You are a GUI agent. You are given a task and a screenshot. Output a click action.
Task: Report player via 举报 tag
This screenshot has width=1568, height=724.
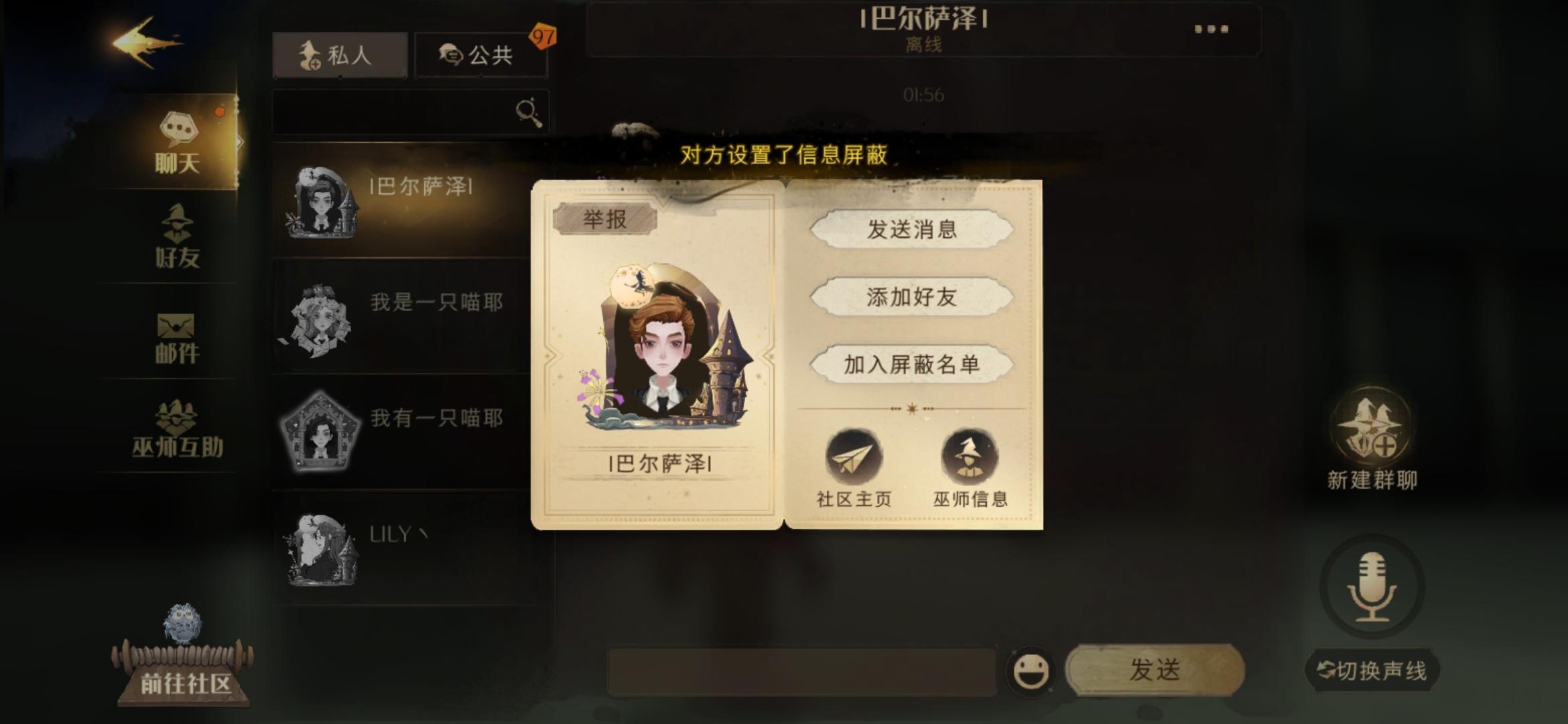click(605, 217)
